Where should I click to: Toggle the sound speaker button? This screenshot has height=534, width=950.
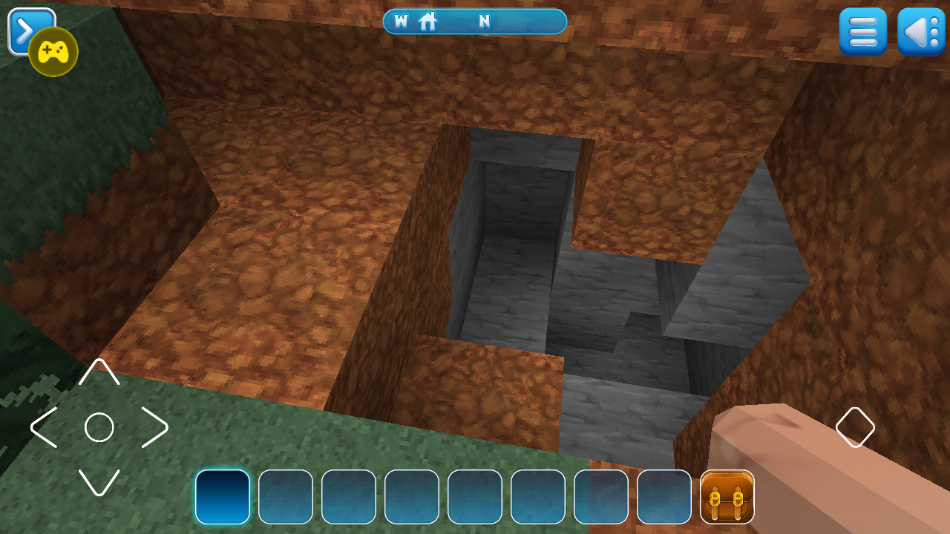click(x=920, y=31)
